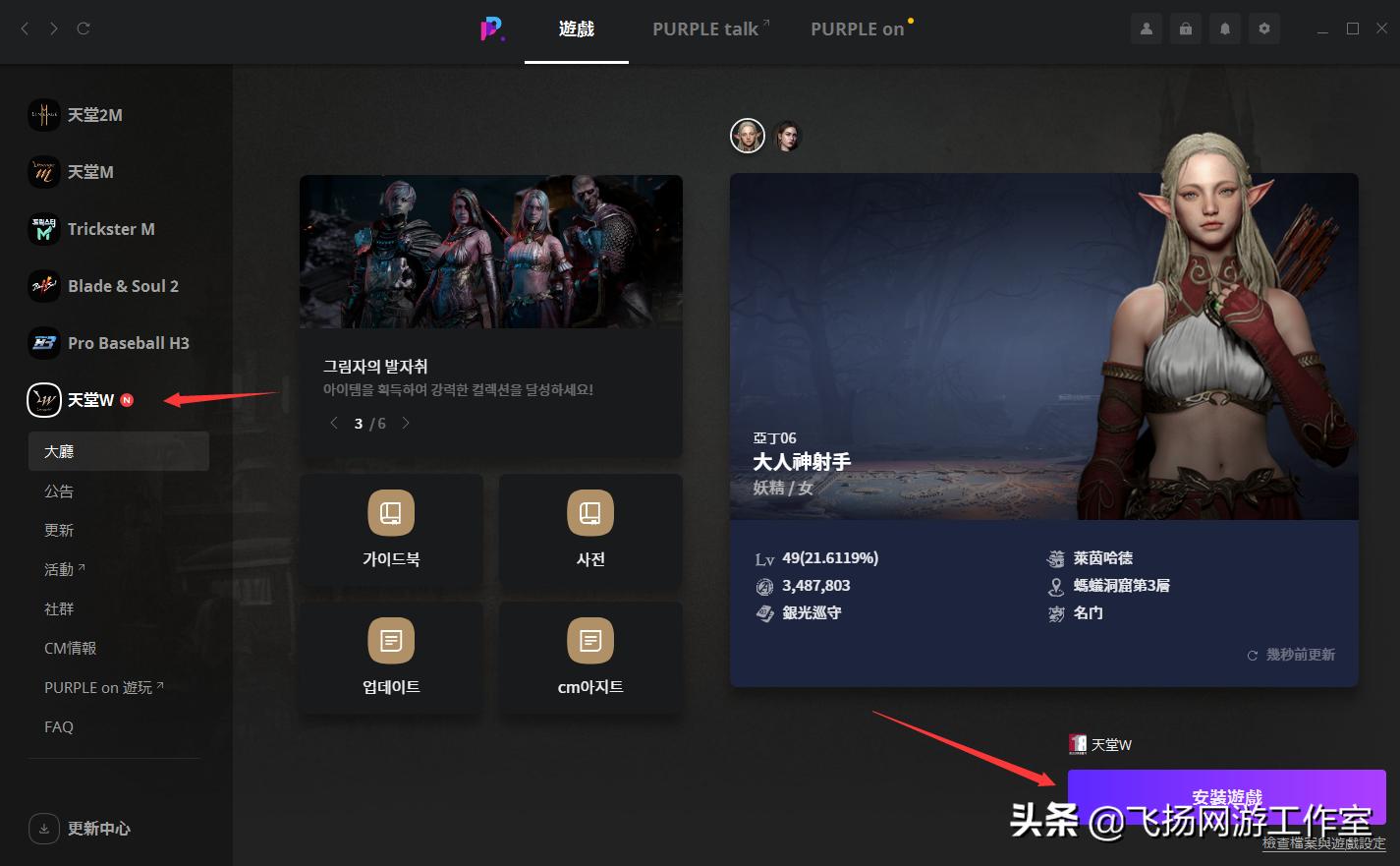Image resolution: width=1400 pixels, height=866 pixels.
Task: Switch to the PURPLE on tab
Action: point(856,29)
